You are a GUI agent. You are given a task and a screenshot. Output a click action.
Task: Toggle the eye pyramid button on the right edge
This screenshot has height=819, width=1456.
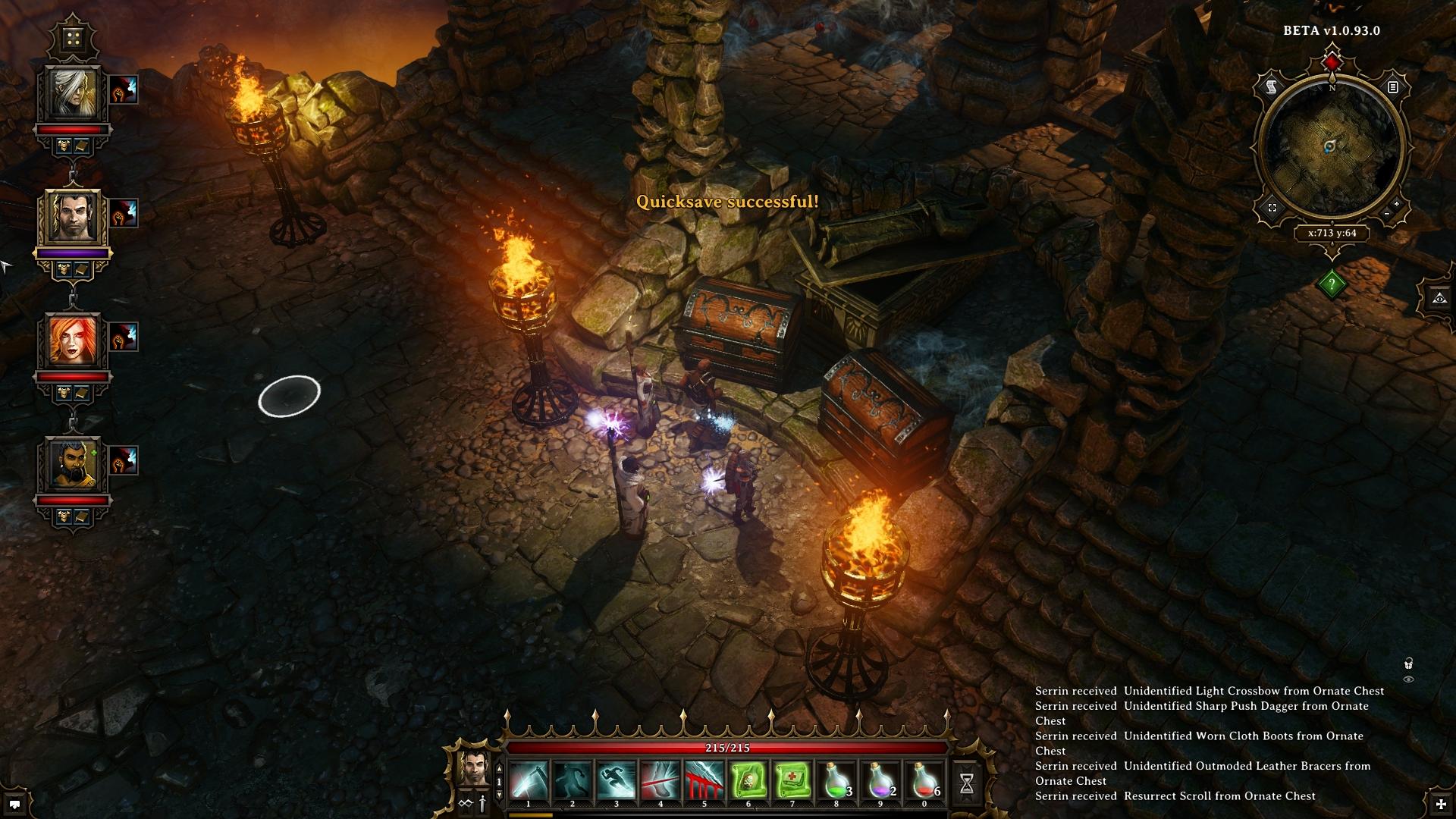pos(1439,298)
